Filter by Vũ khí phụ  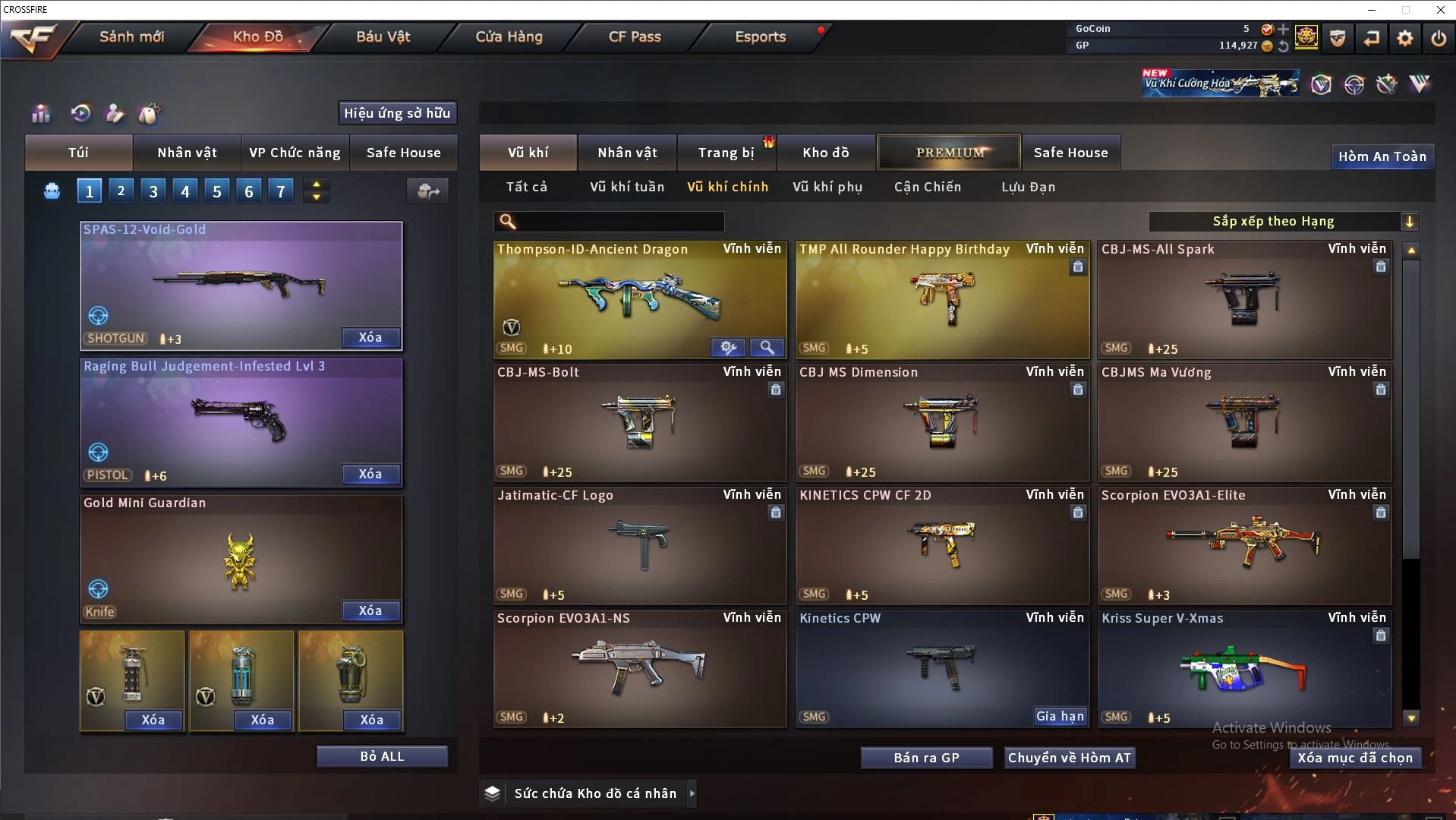click(827, 187)
